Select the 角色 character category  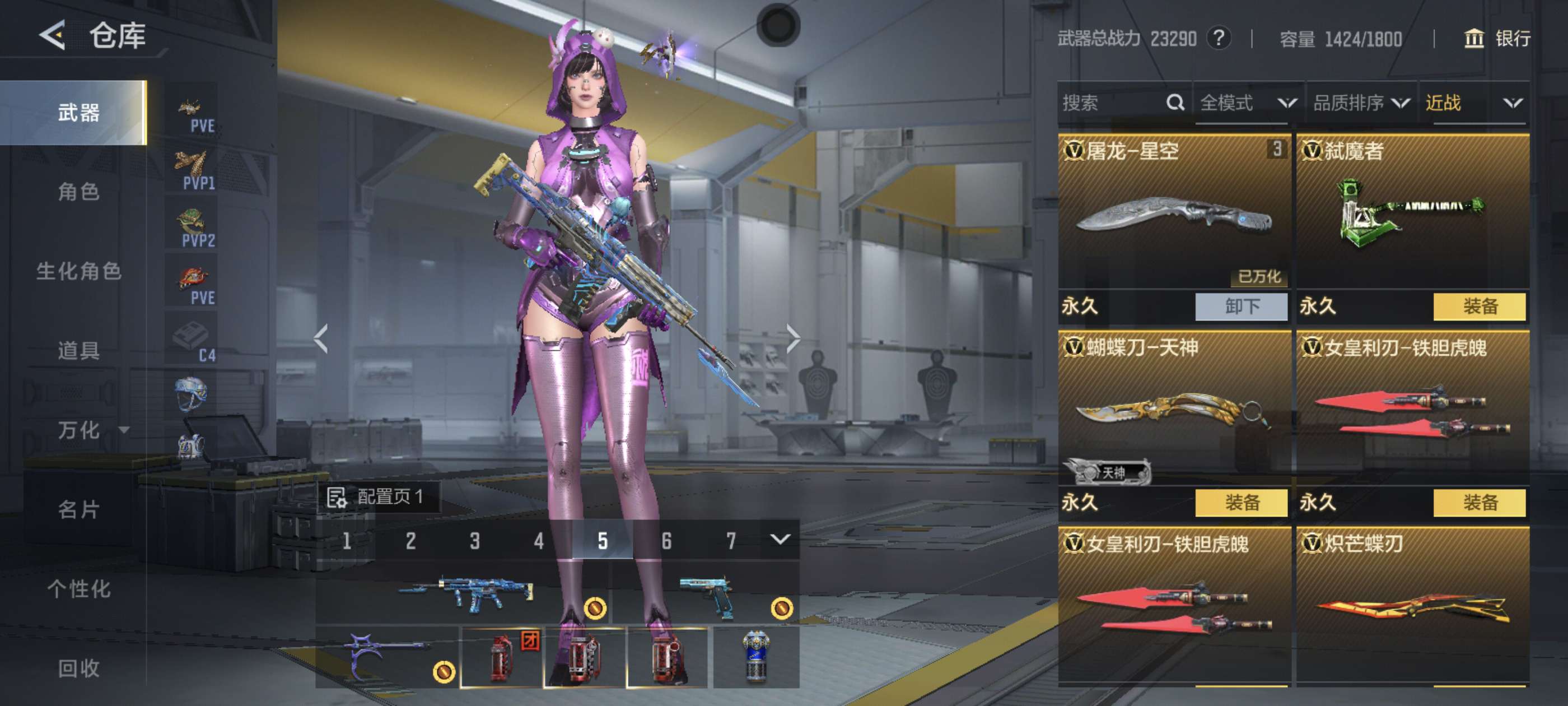click(x=78, y=192)
